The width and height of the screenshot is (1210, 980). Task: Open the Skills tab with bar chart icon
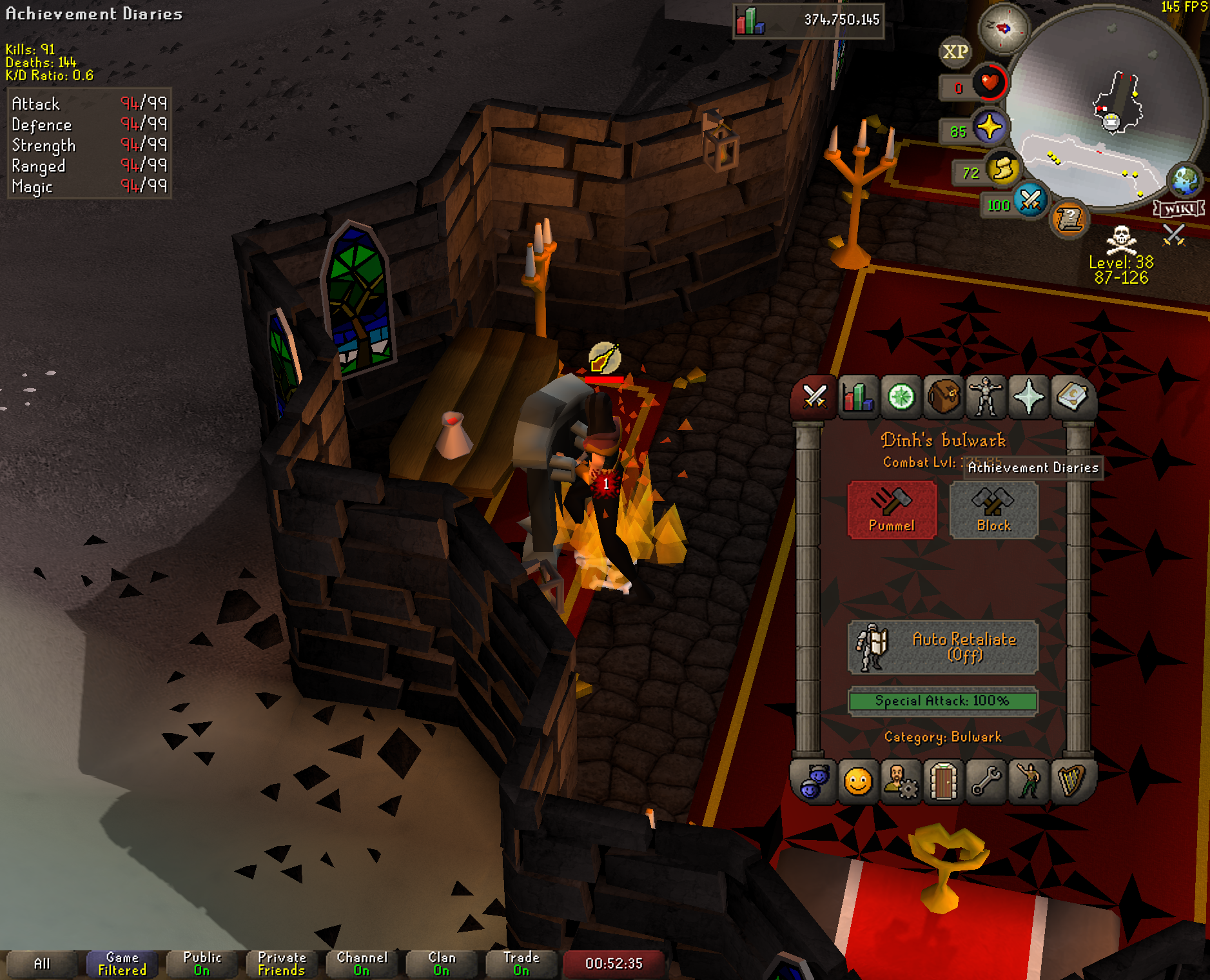(x=858, y=397)
